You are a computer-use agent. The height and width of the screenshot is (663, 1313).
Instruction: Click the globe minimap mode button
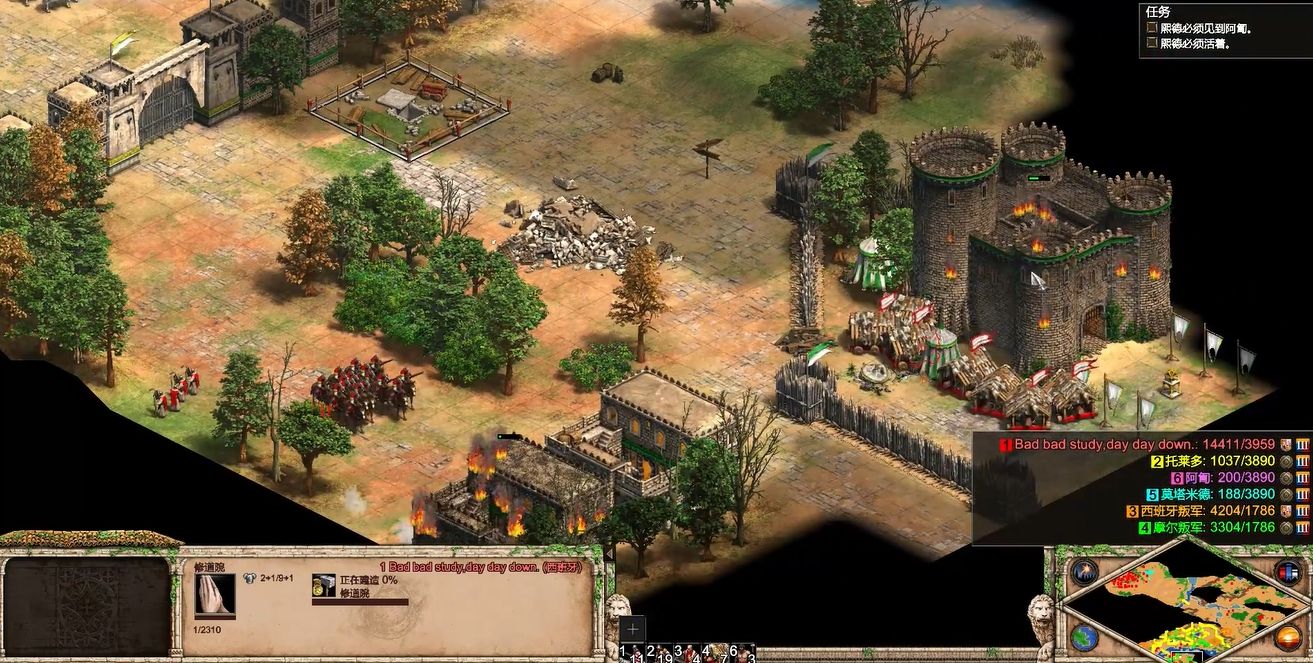coord(1084,637)
